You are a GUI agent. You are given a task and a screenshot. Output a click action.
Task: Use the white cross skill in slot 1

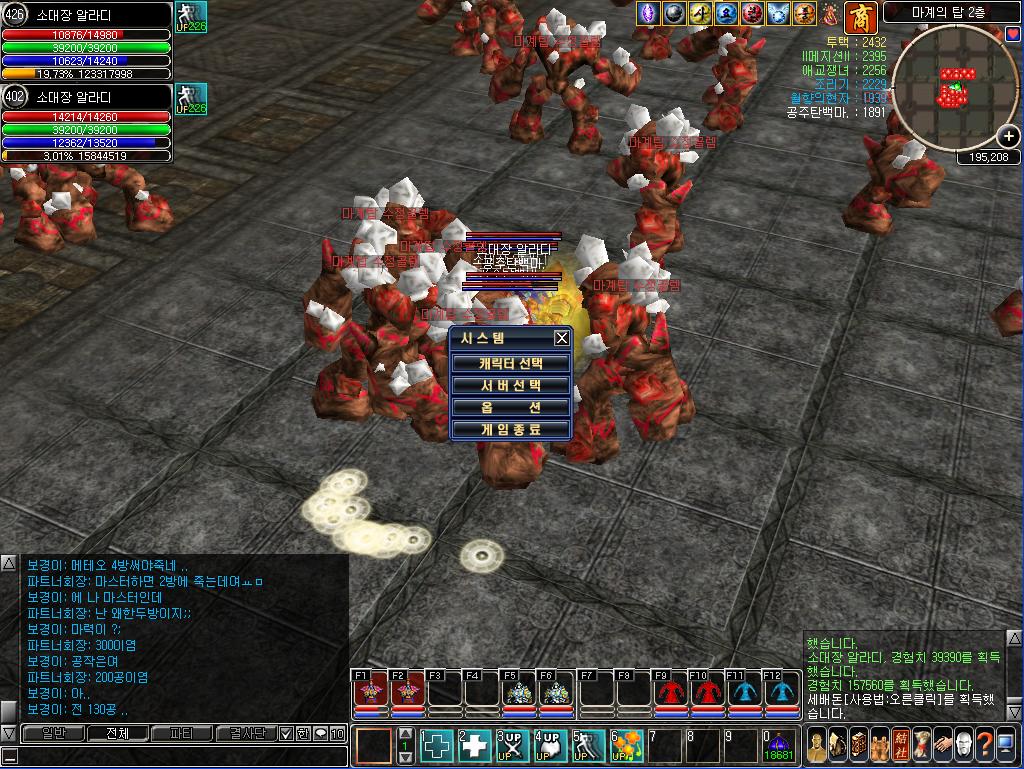click(x=437, y=745)
